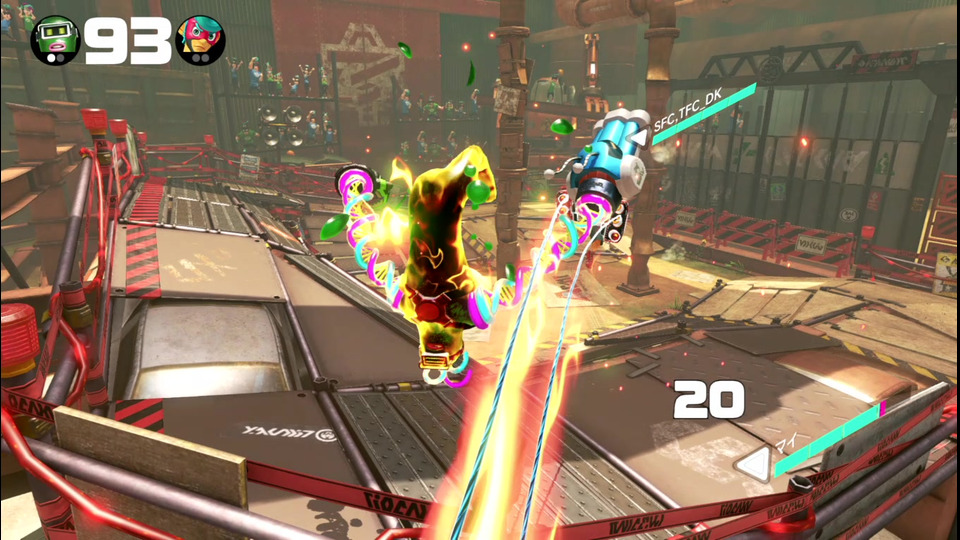Select the green robot fighter portrait
Screen dimensions: 960x540
54,40
